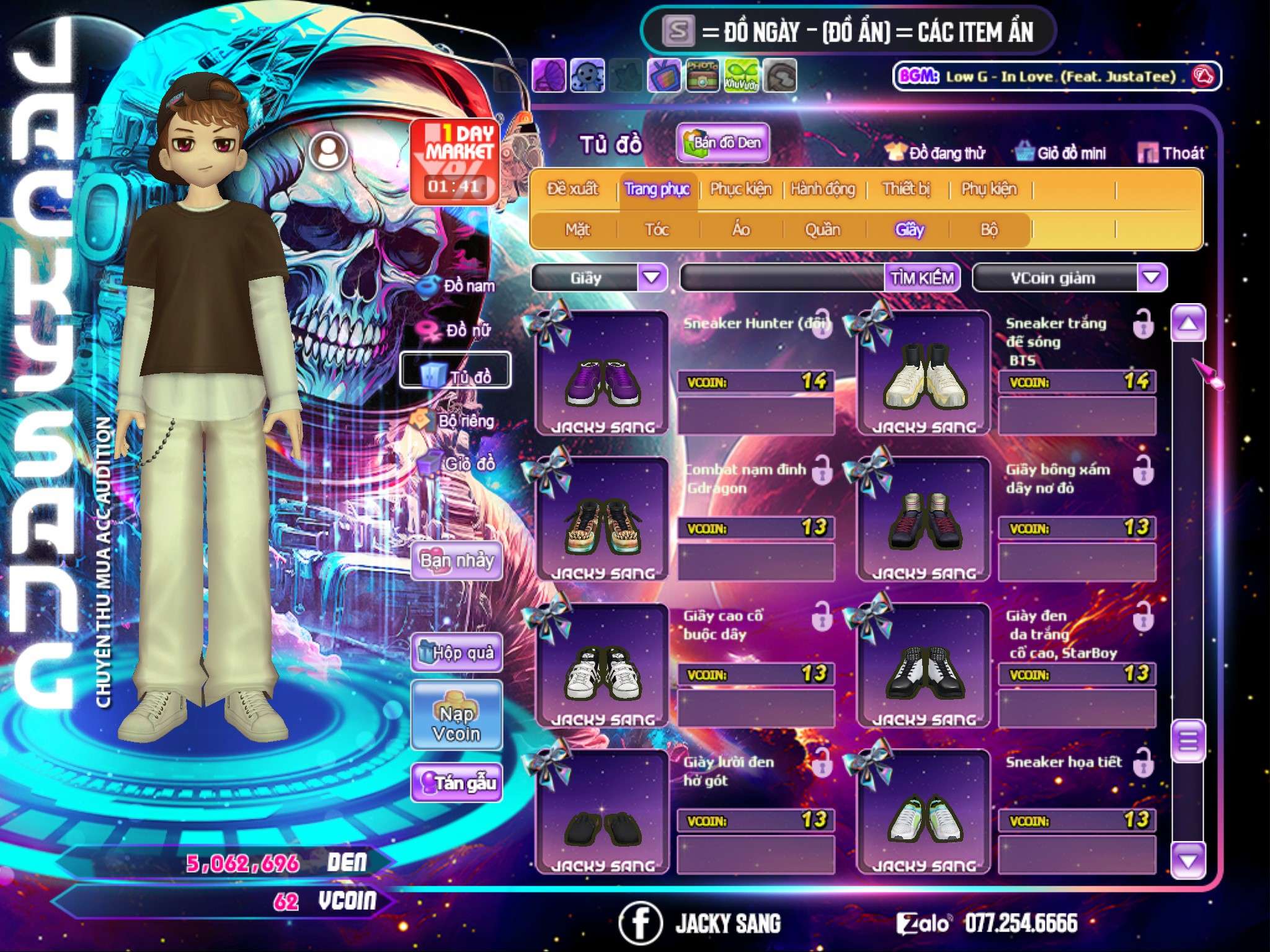
Task: Open the 1 Day Market banner
Action: (455, 161)
